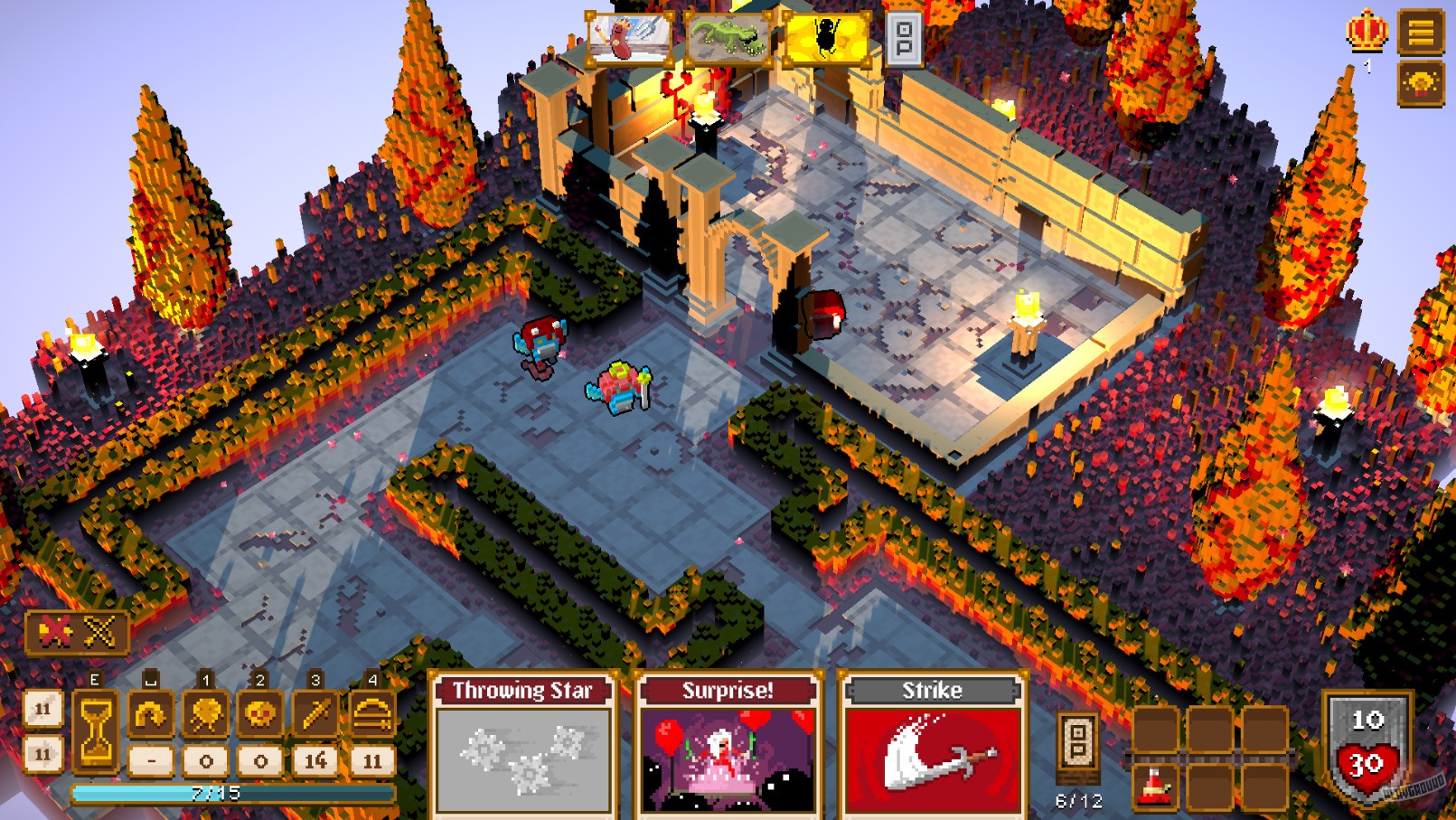Click the wand item in slot 3
This screenshot has width=1456, height=820.
click(x=314, y=714)
